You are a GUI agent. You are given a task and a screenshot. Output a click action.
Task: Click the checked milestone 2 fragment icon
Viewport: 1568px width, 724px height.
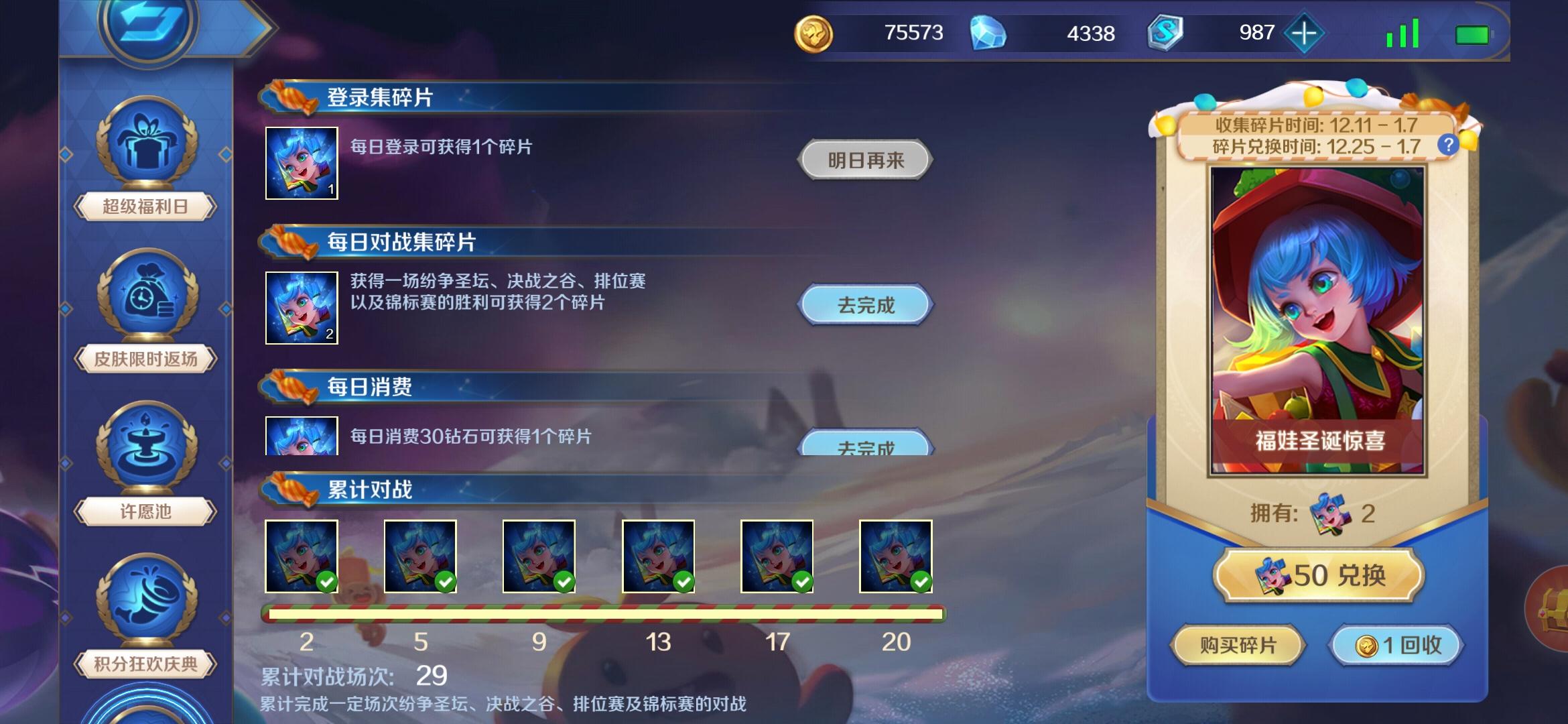(302, 555)
